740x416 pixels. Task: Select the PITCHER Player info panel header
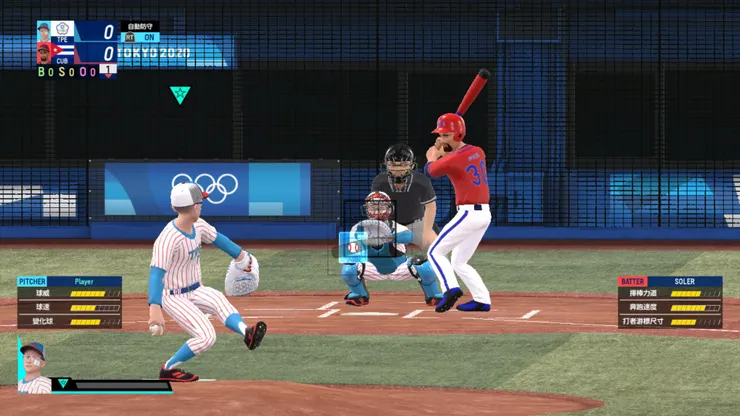tap(69, 282)
